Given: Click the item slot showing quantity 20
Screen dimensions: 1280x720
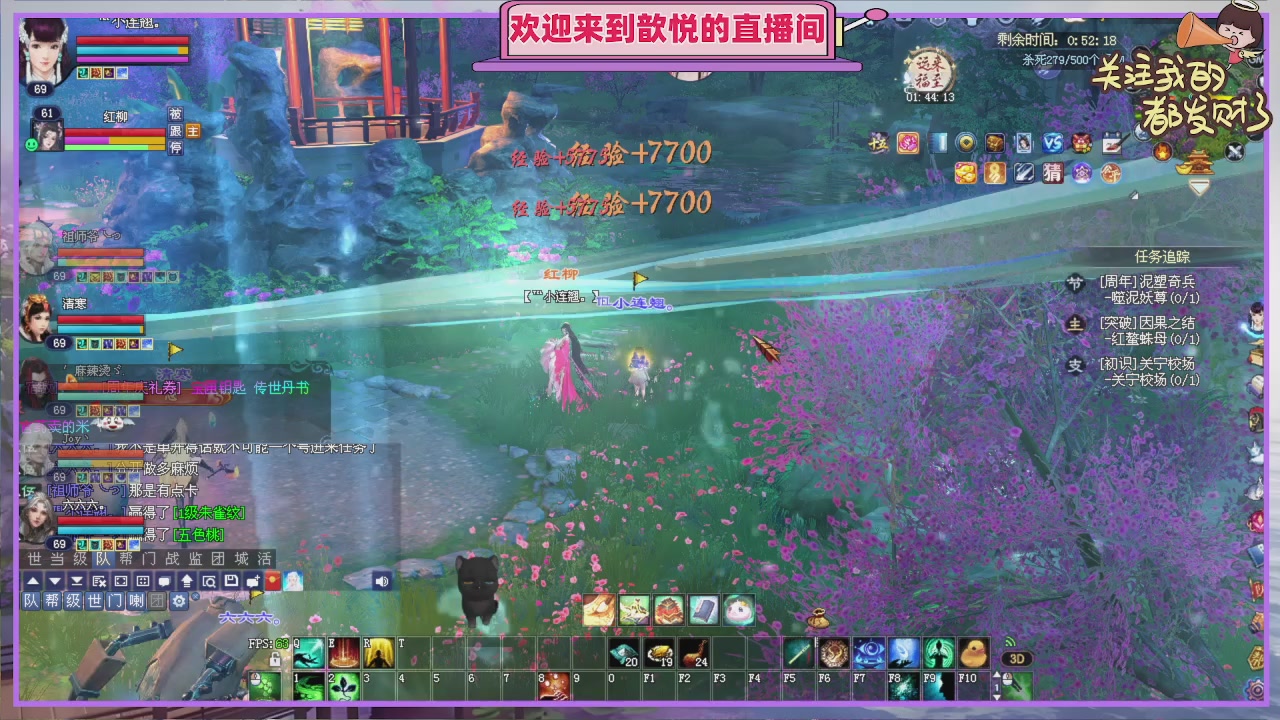Looking at the screenshot, I should pos(623,654).
